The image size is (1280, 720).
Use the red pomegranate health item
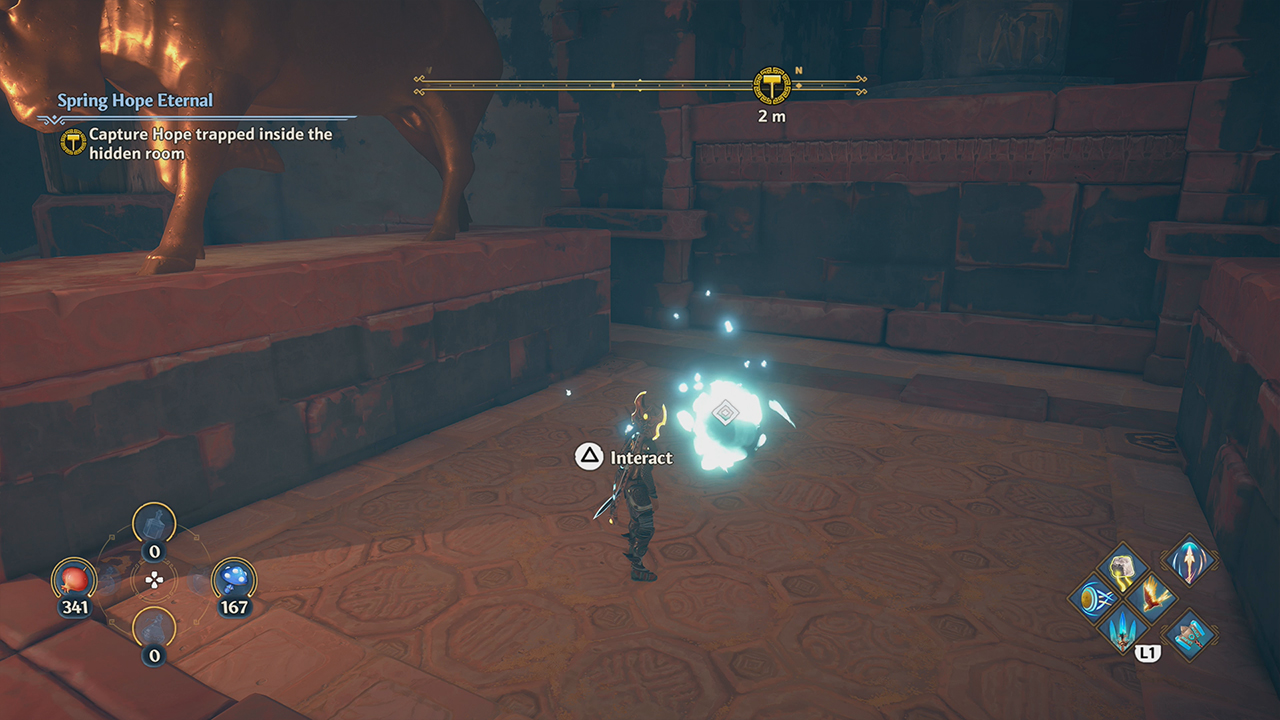76,580
